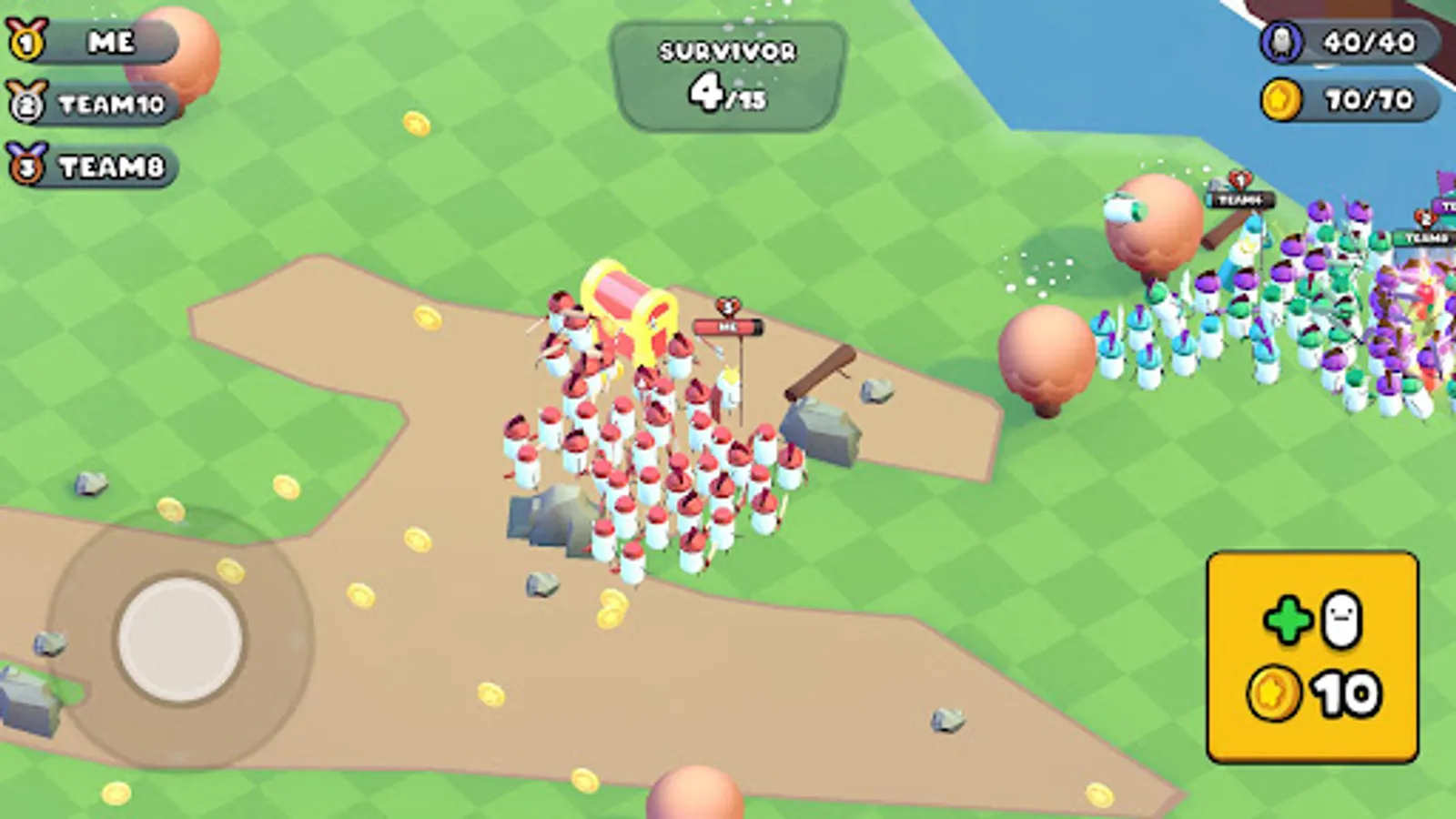Image resolution: width=1456 pixels, height=819 pixels.
Task: Tap the ghost unit icon showing 40/40
Action: click(x=1281, y=39)
